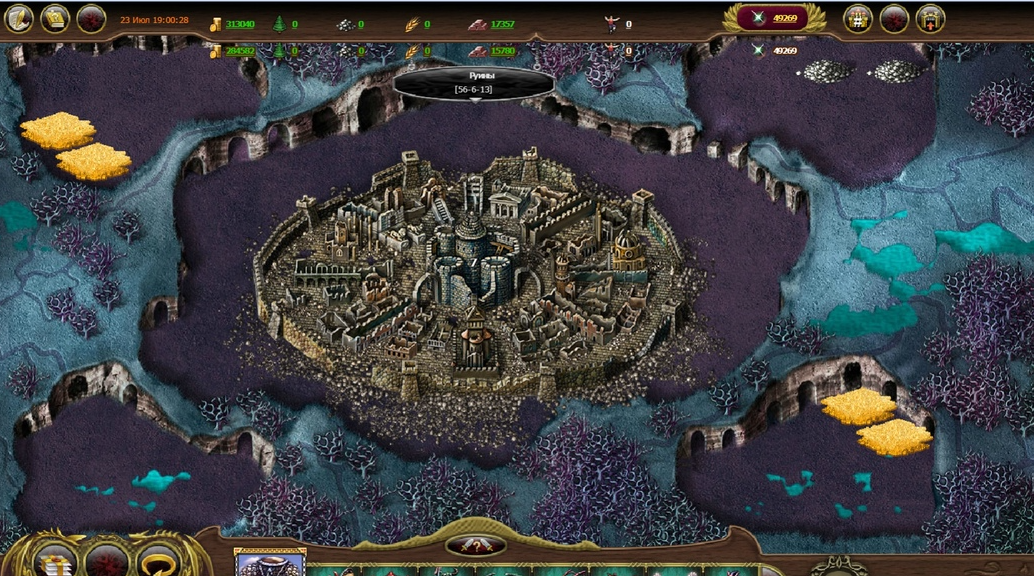1034x576 pixels.
Task: Expand the bottom panel wings toggle
Action: [475, 546]
